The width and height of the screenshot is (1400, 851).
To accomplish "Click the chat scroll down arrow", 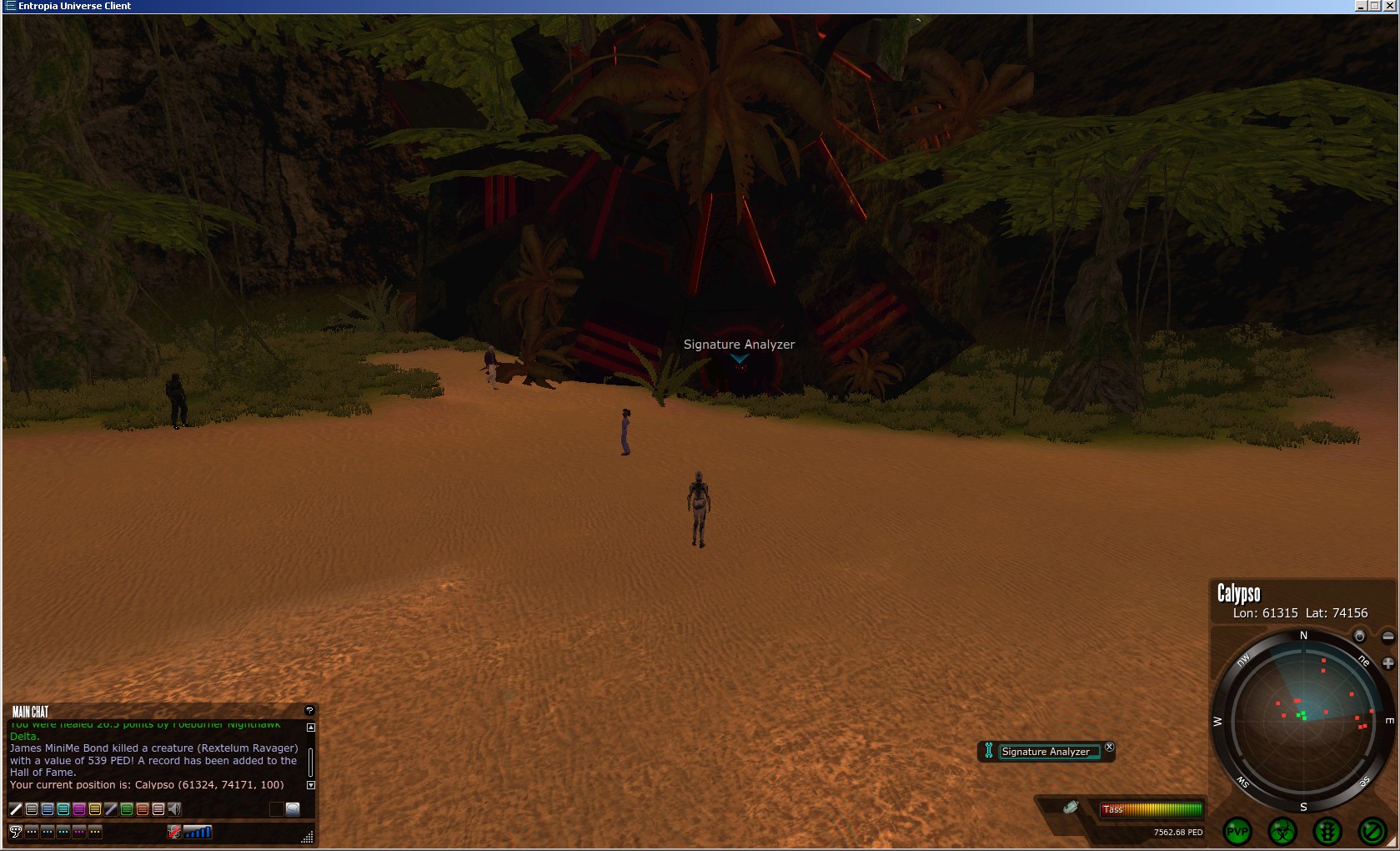I will point(311,785).
